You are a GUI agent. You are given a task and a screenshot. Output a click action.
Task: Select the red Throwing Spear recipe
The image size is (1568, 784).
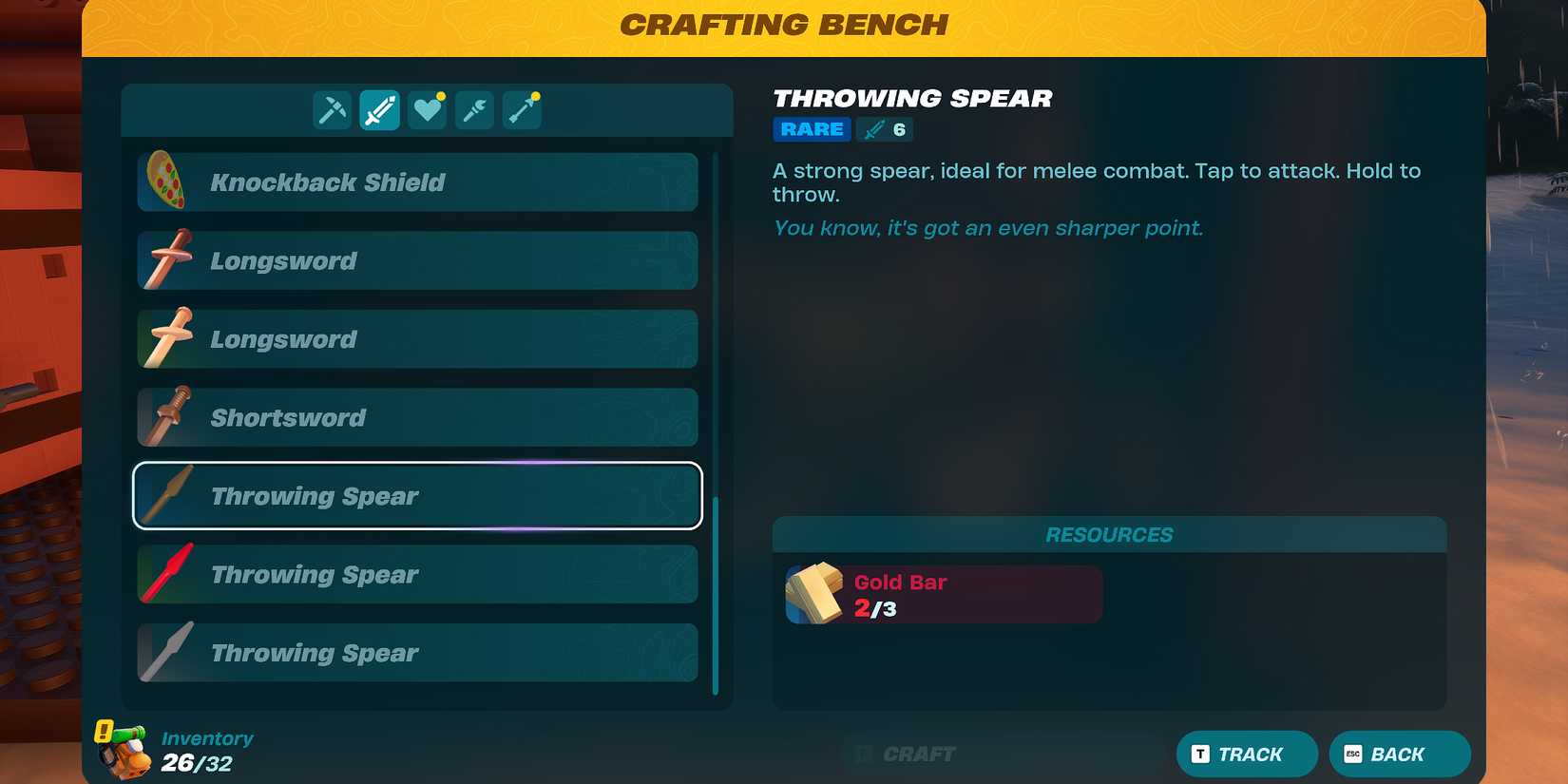pos(416,574)
